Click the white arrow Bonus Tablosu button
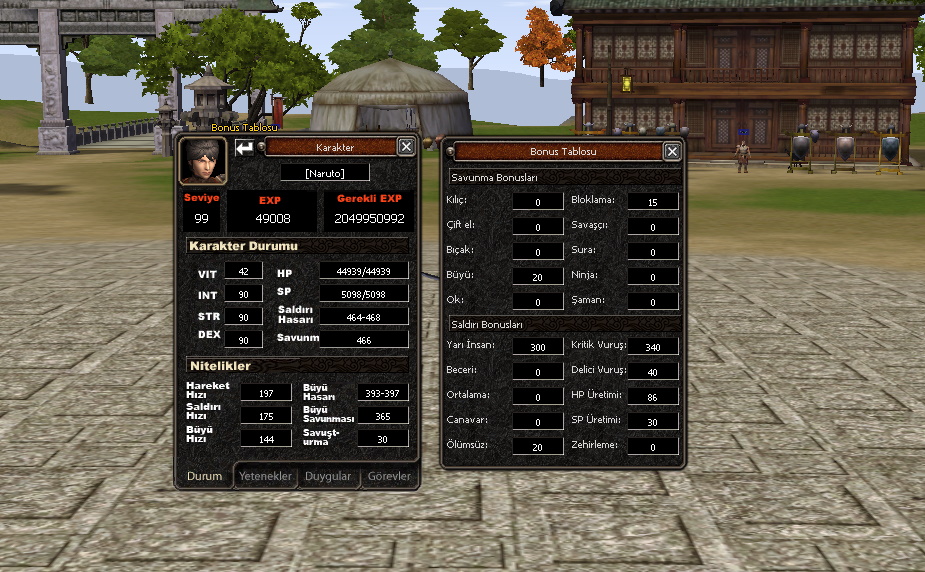 coord(244,148)
